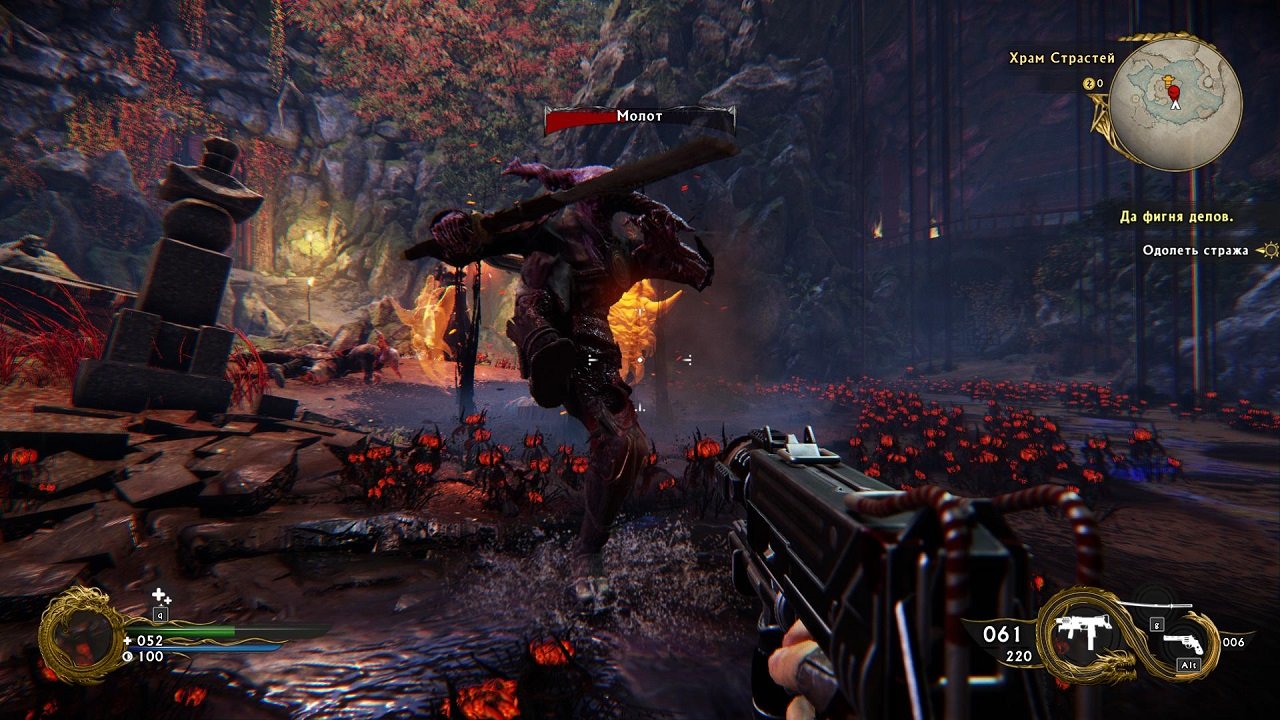Click the enemy nameplate labeled 'Молот'
The width and height of the screenshot is (1280, 720).
pos(640,117)
